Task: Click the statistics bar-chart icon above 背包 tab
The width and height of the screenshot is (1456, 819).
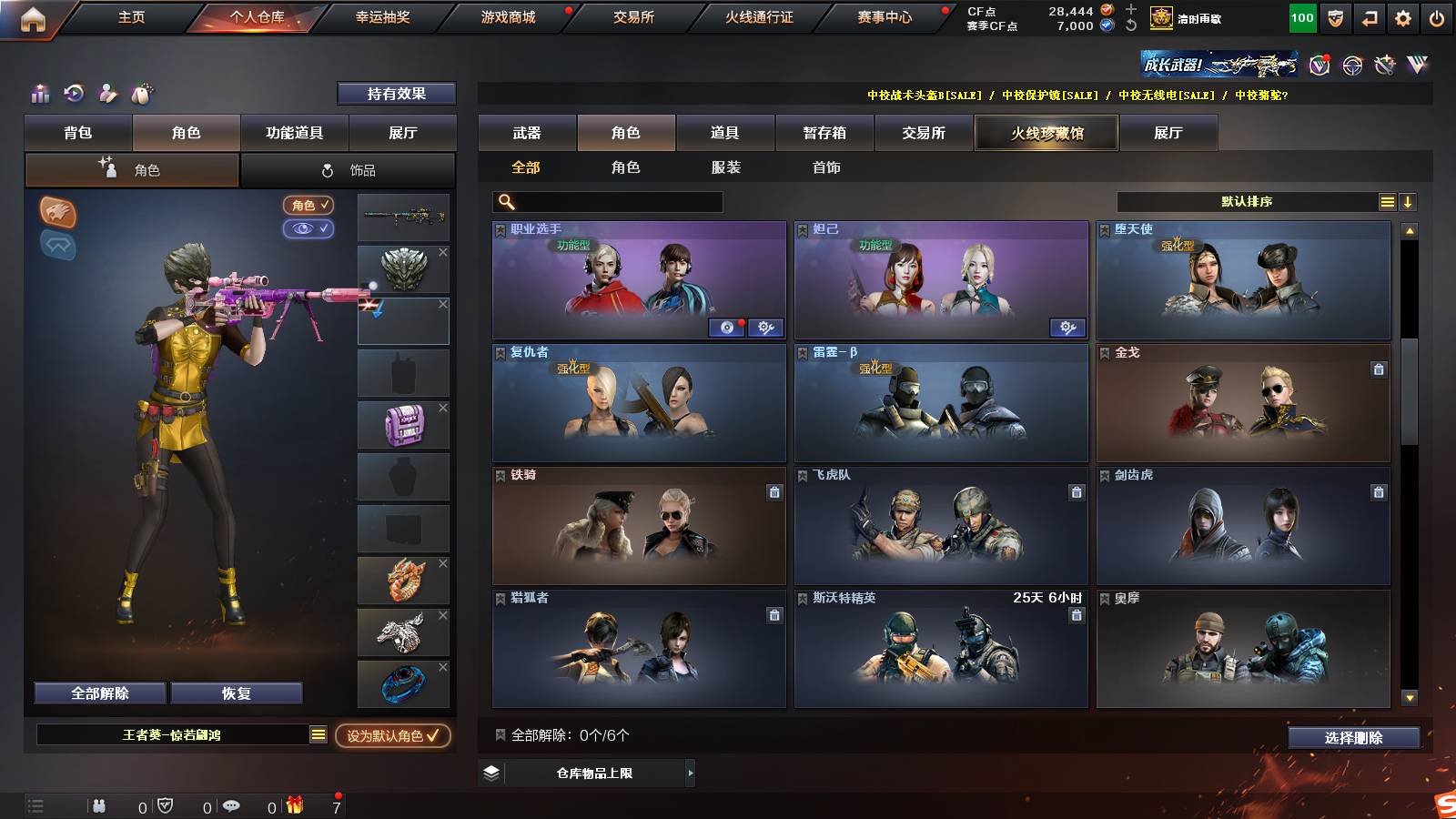Action: click(39, 94)
